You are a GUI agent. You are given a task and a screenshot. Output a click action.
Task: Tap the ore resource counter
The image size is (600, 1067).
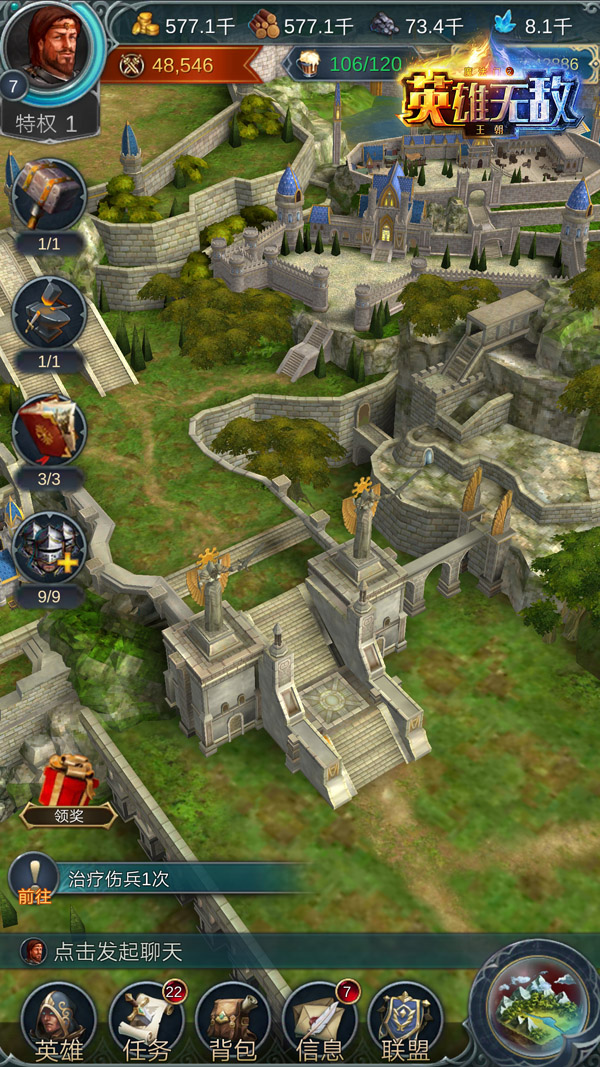coord(418,25)
